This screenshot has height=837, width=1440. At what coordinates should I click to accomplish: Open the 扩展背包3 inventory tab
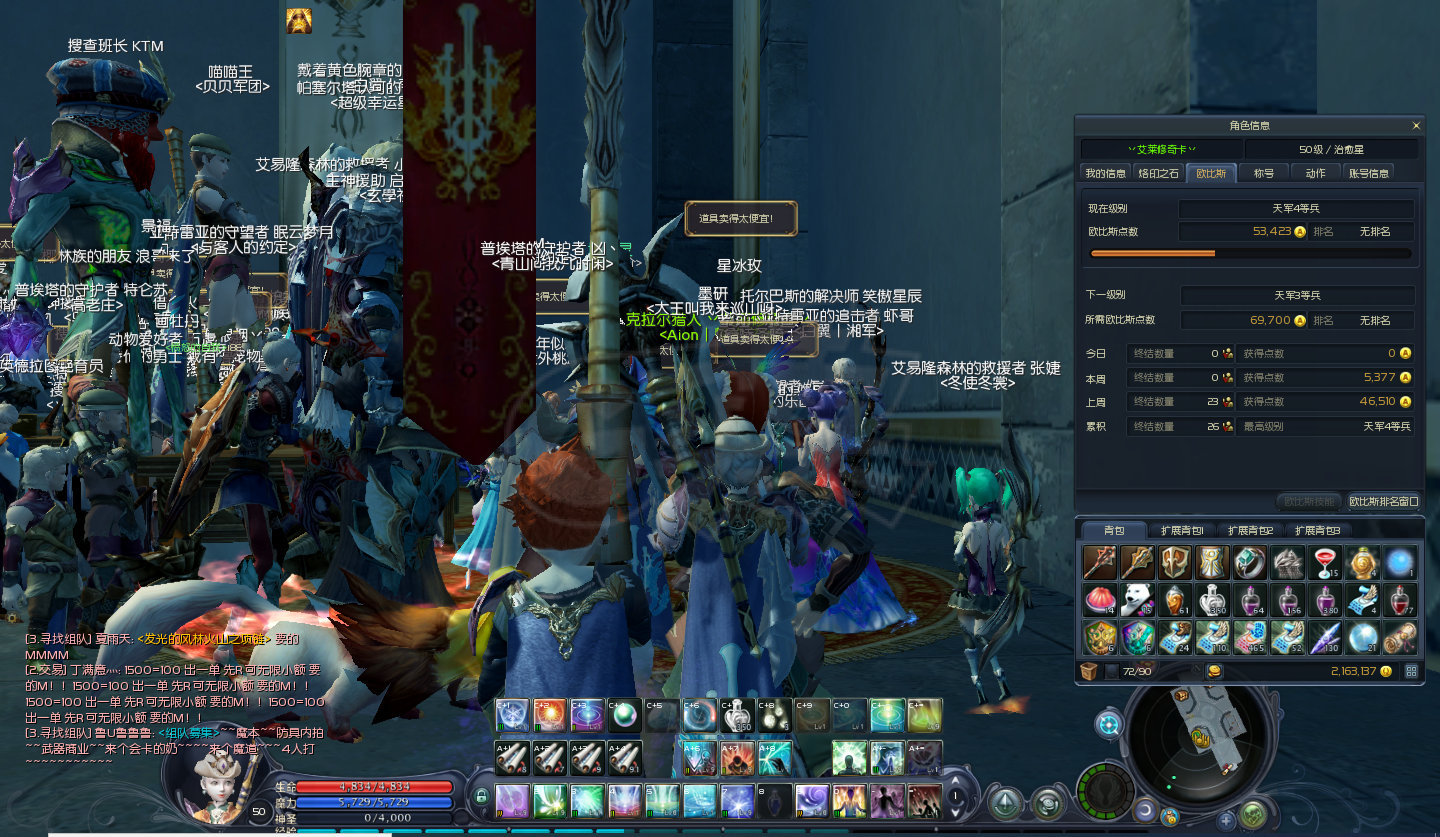pos(1317,530)
